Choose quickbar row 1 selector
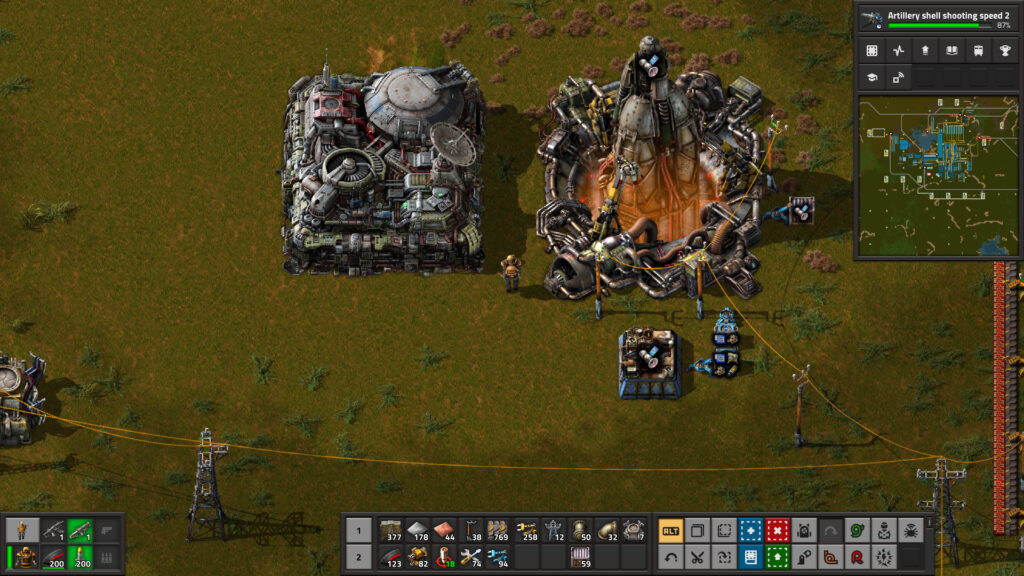Image resolution: width=1024 pixels, height=576 pixels. click(x=358, y=530)
